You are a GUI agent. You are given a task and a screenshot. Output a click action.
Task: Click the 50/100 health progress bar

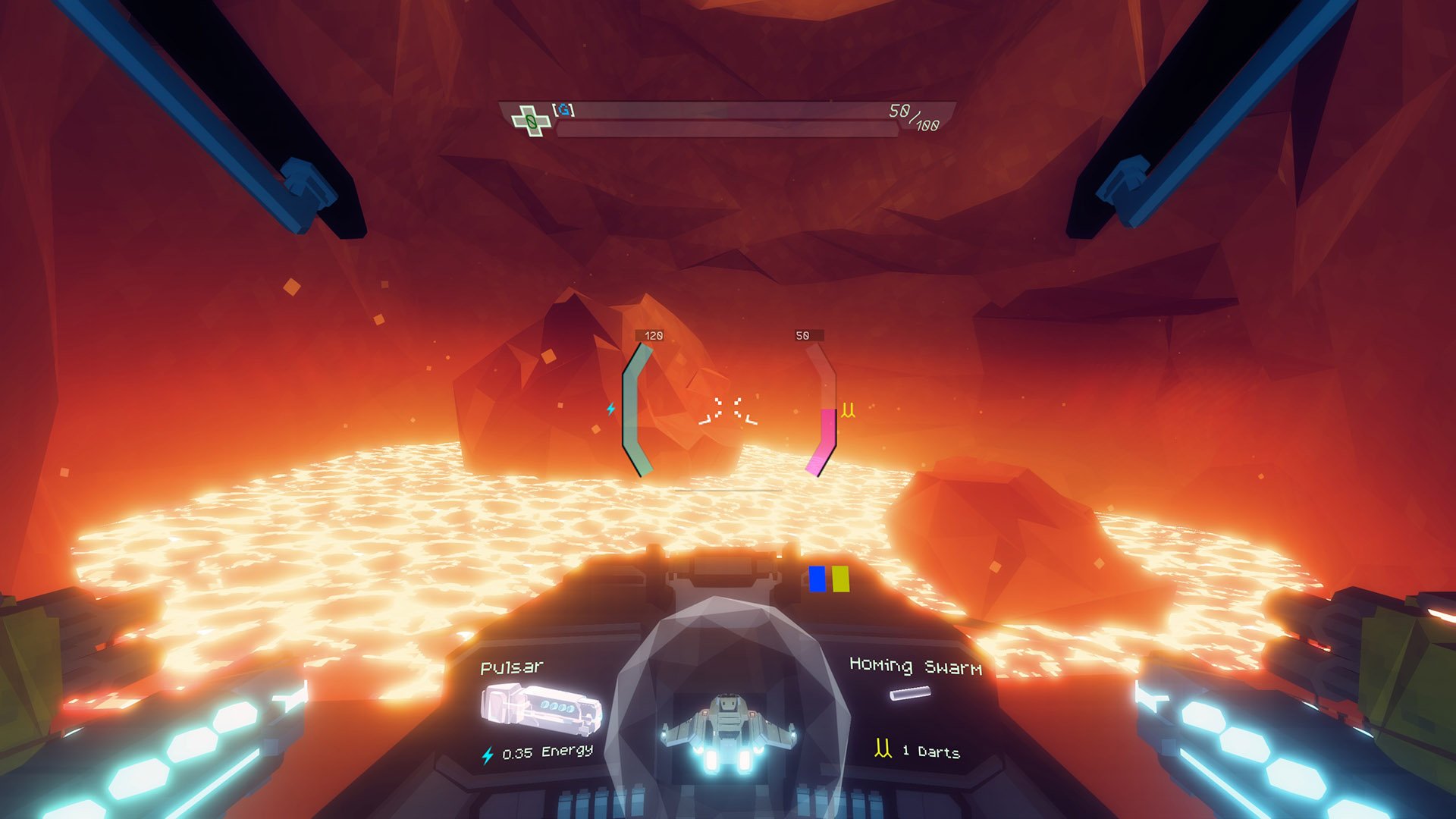coord(728,128)
